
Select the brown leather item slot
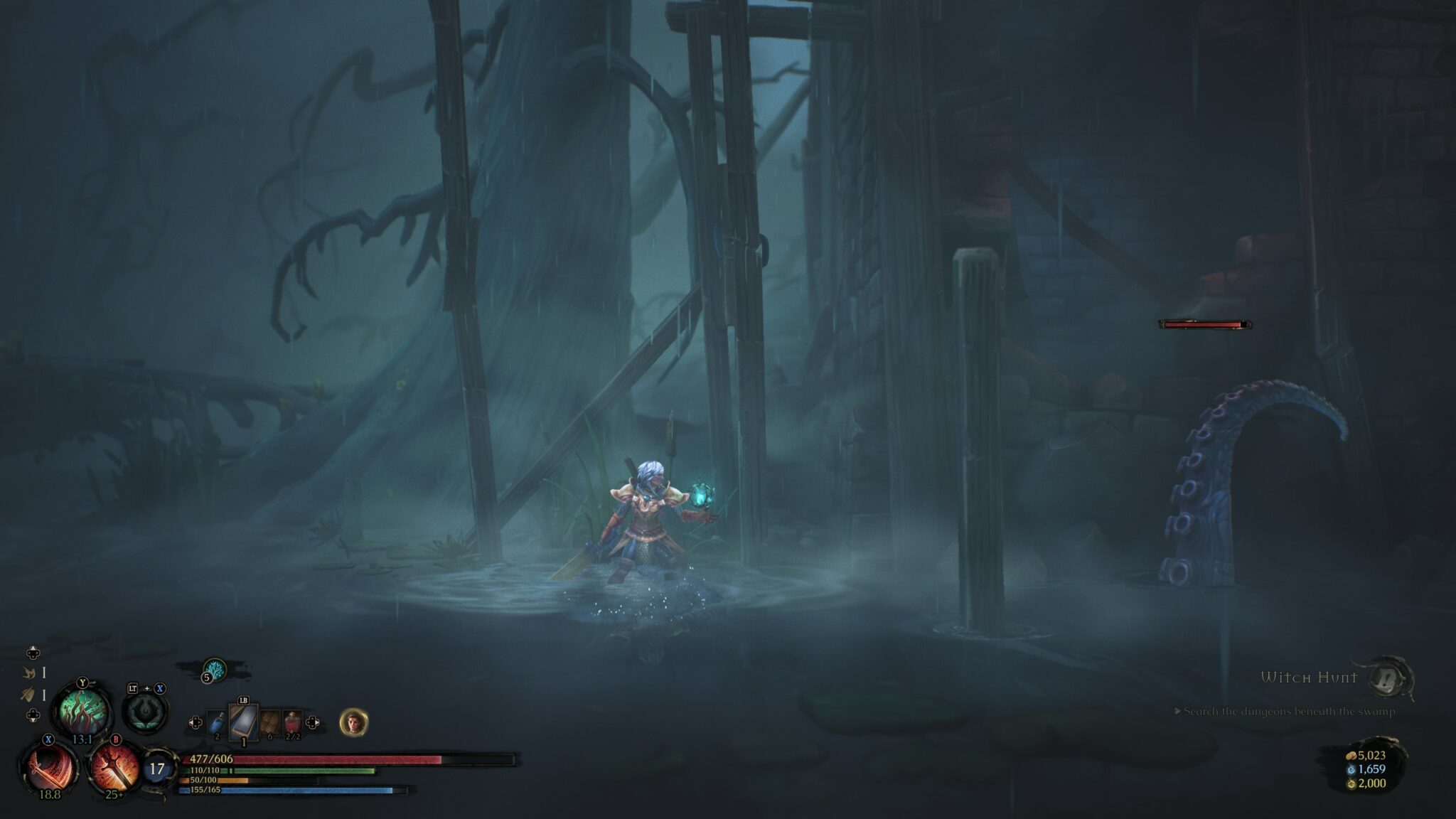(x=269, y=723)
